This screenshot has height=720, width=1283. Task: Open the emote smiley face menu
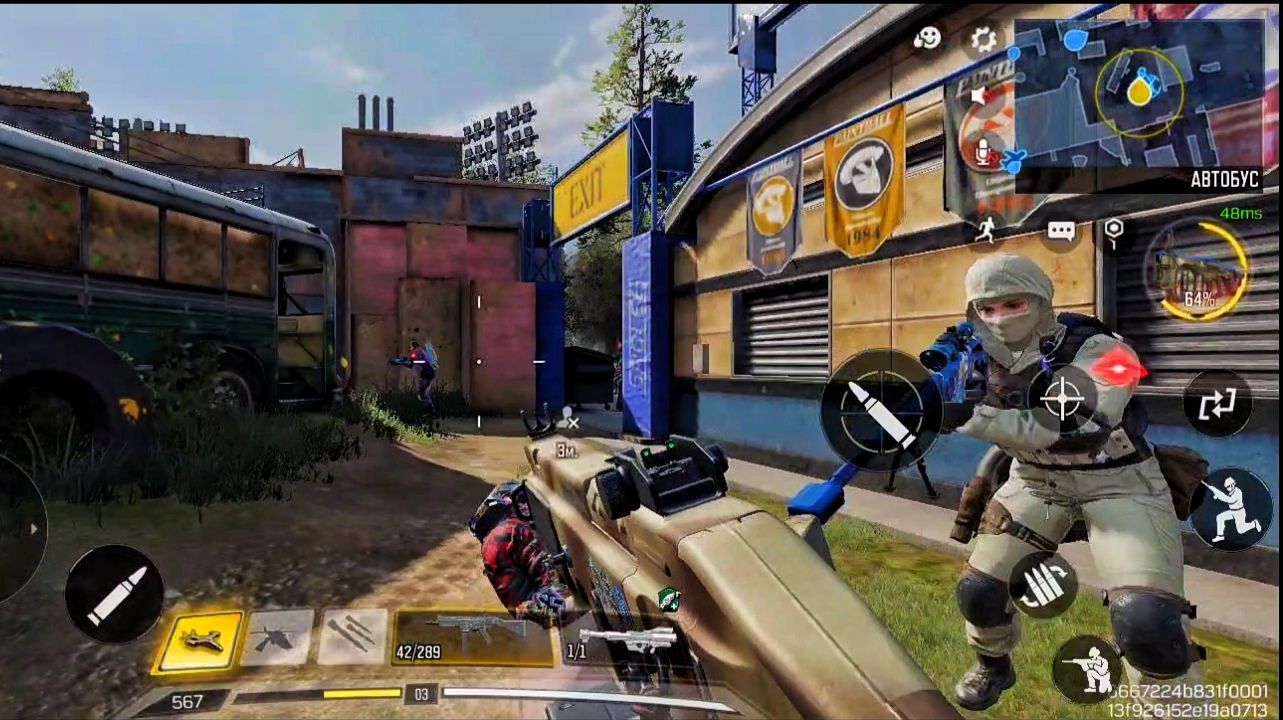(928, 39)
